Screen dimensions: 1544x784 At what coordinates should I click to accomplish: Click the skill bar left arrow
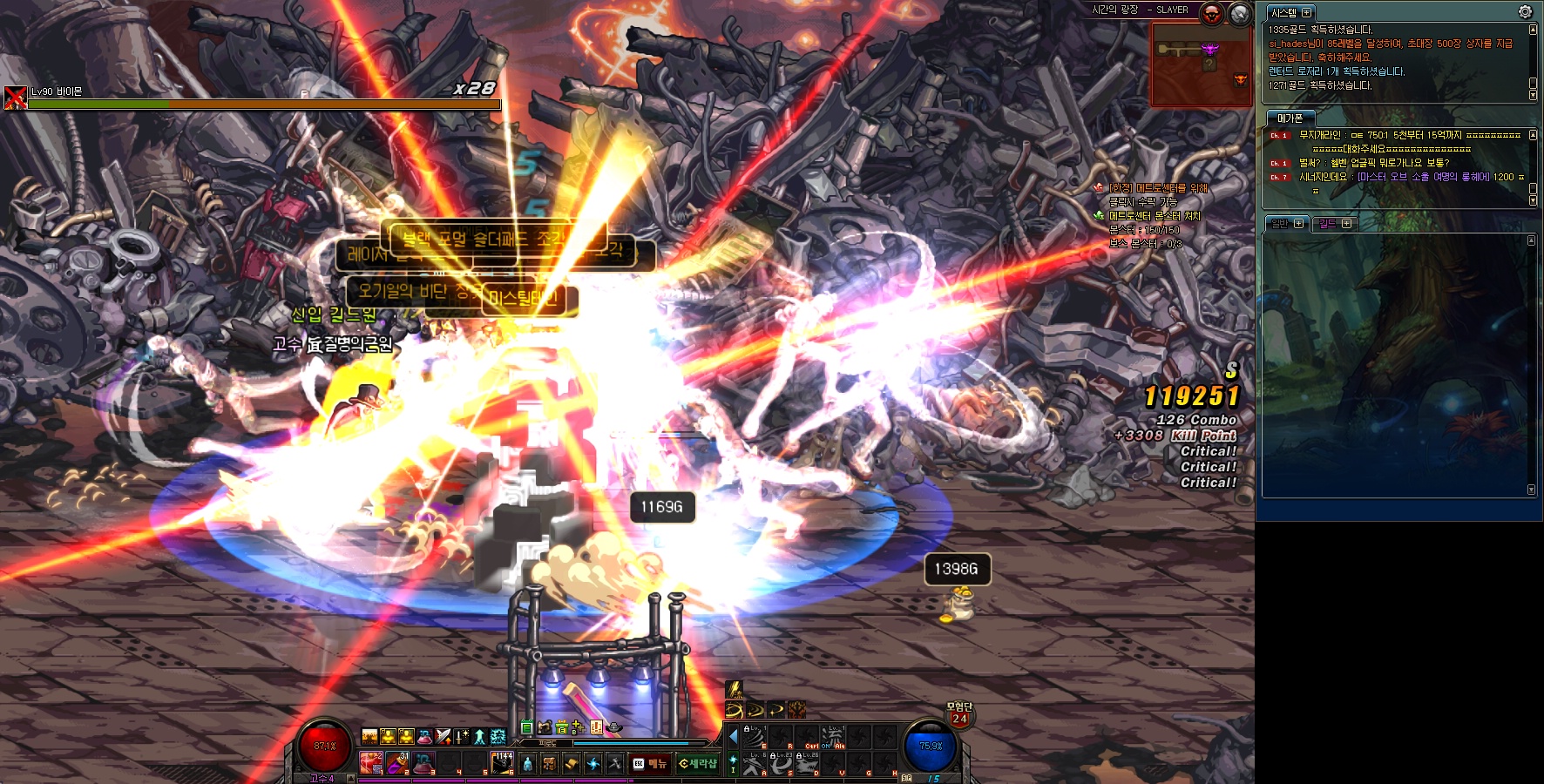[x=733, y=736]
